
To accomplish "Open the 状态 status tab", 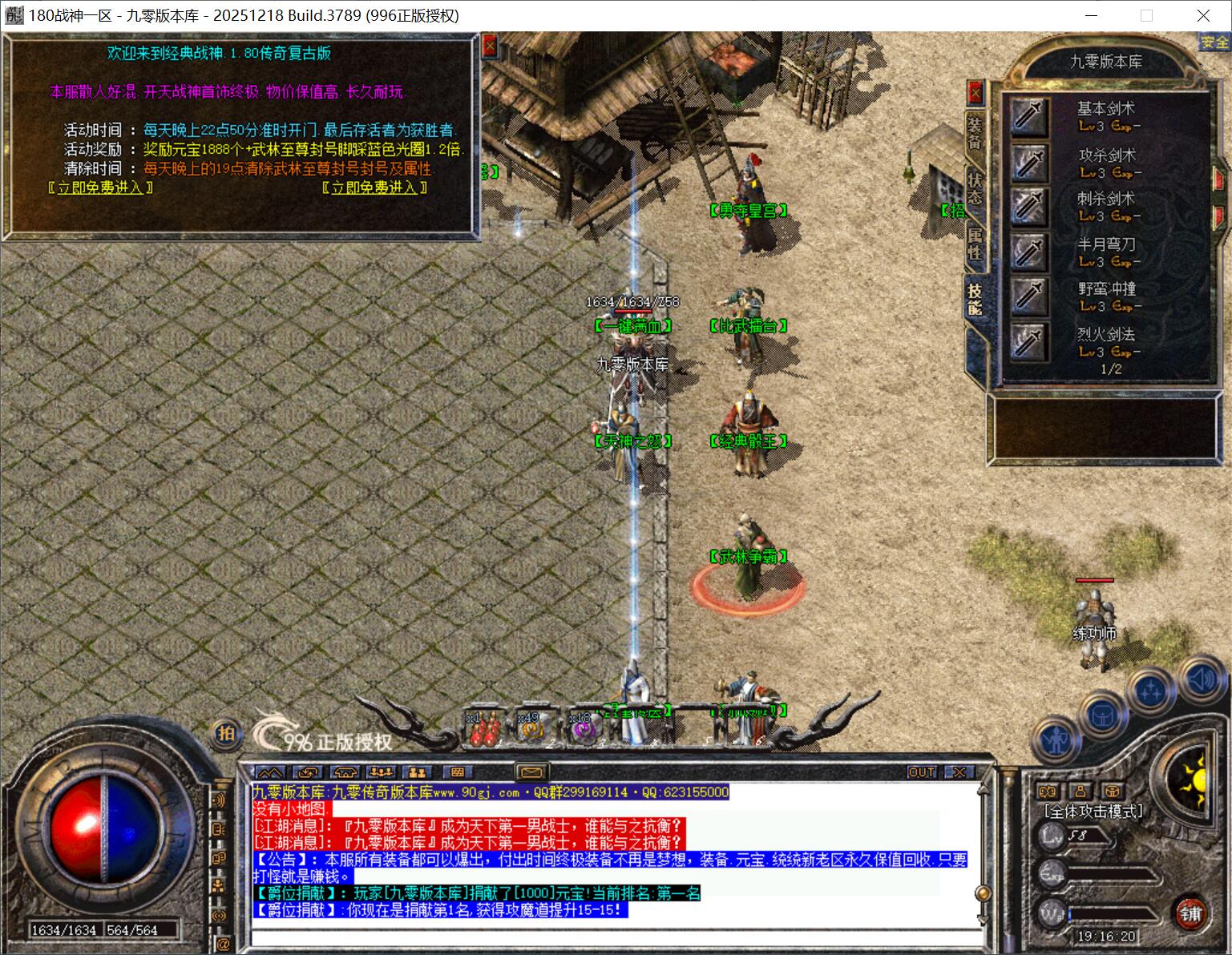I will (x=974, y=187).
